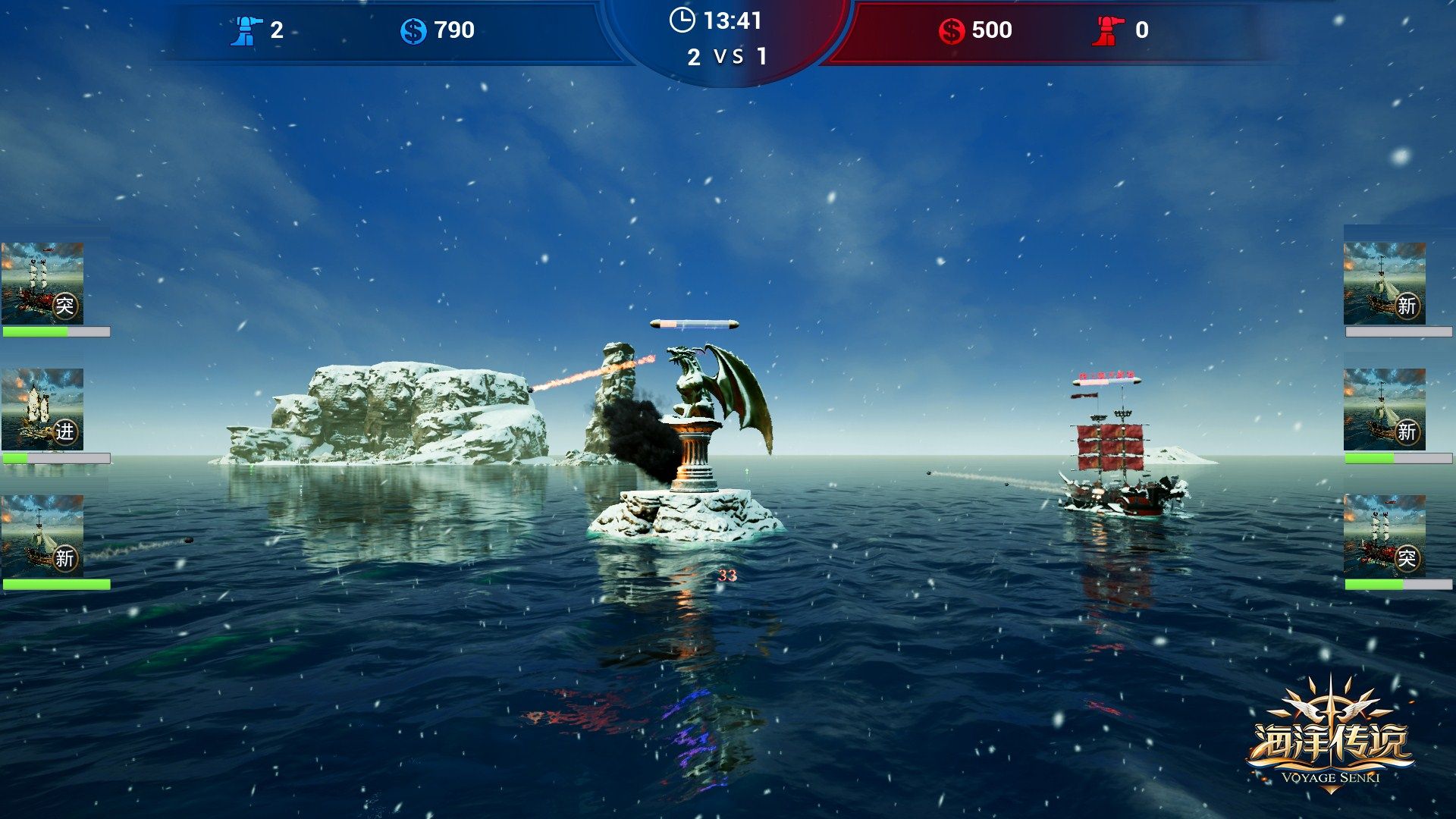
Task: Select red team's 新 ship with empty bar
Action: point(1384,284)
